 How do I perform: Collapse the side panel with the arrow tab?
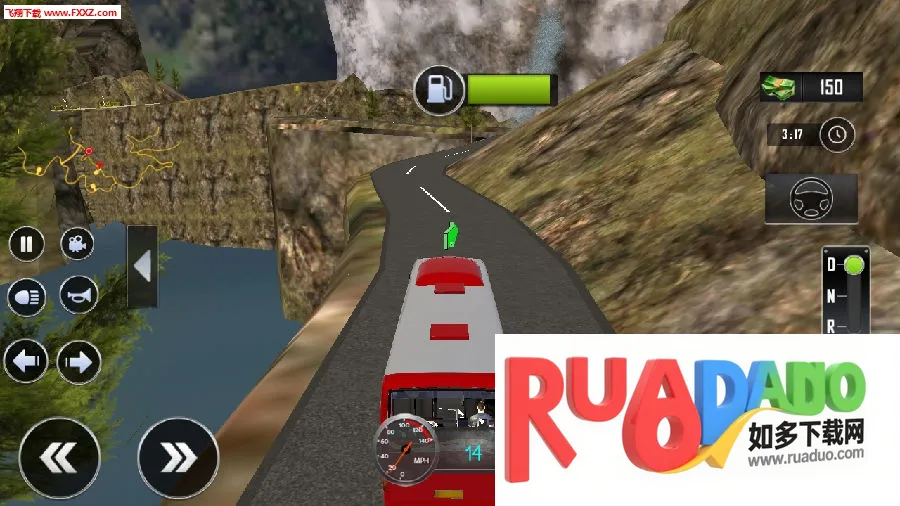tap(142, 266)
